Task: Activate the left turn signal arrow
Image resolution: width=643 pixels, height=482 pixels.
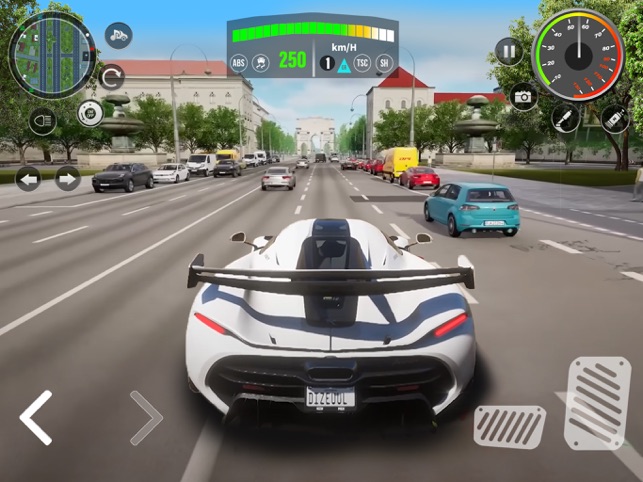Action: (x=28, y=179)
